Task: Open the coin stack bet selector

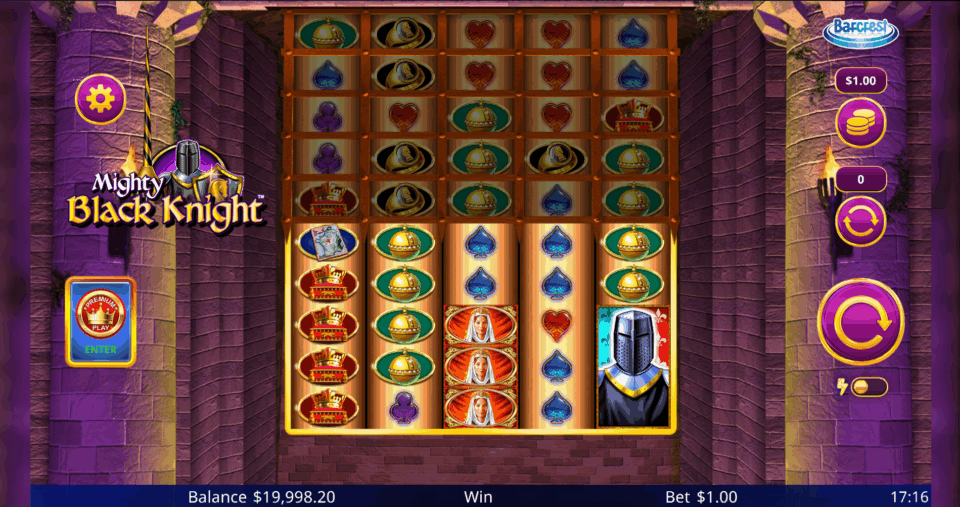Action: 860,123
